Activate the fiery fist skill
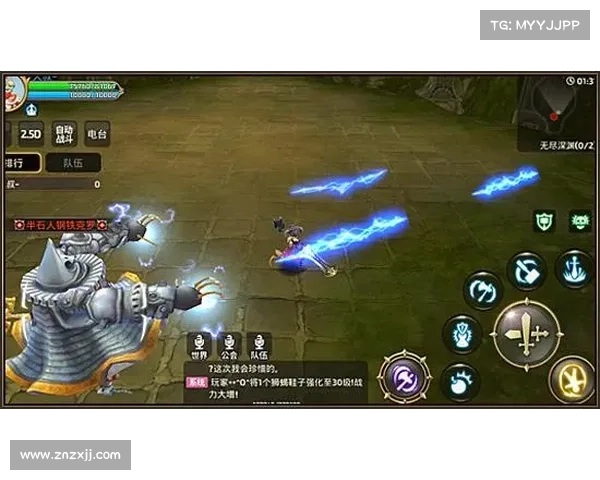 click(460, 381)
